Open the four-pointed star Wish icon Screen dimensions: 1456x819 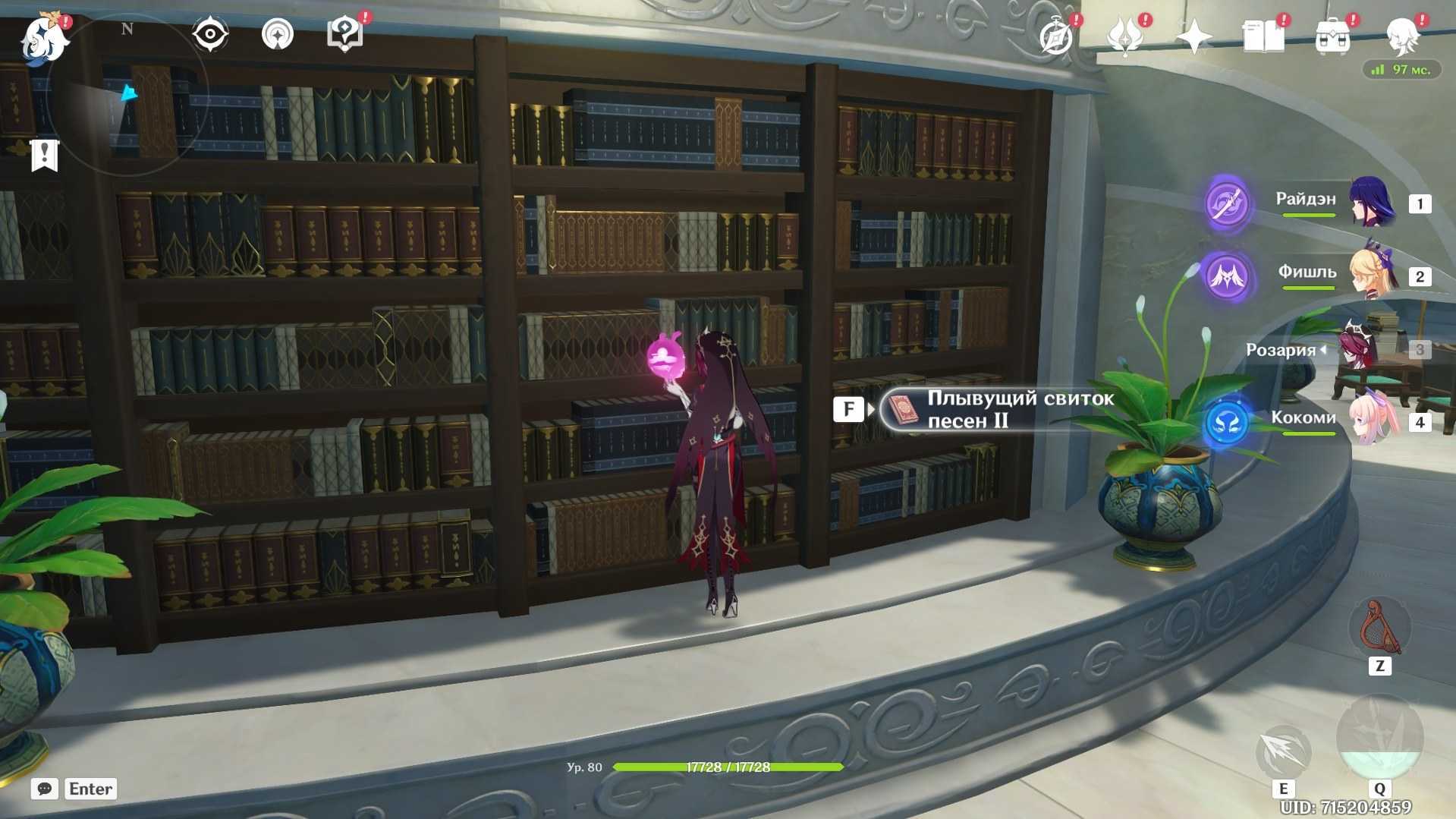pyautogui.click(x=1193, y=36)
